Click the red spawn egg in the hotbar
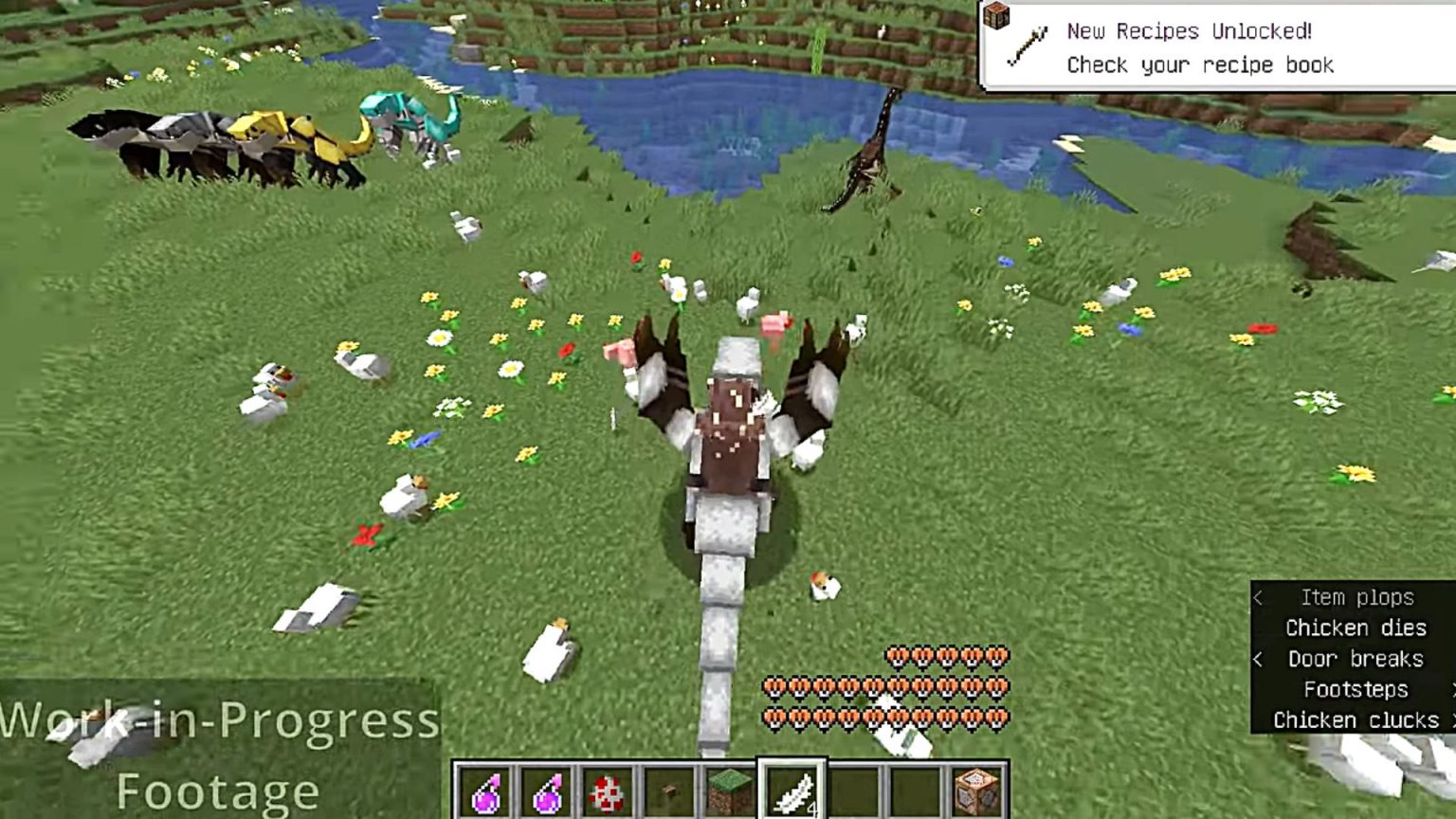Viewport: 1456px width, 819px height. 607,788
